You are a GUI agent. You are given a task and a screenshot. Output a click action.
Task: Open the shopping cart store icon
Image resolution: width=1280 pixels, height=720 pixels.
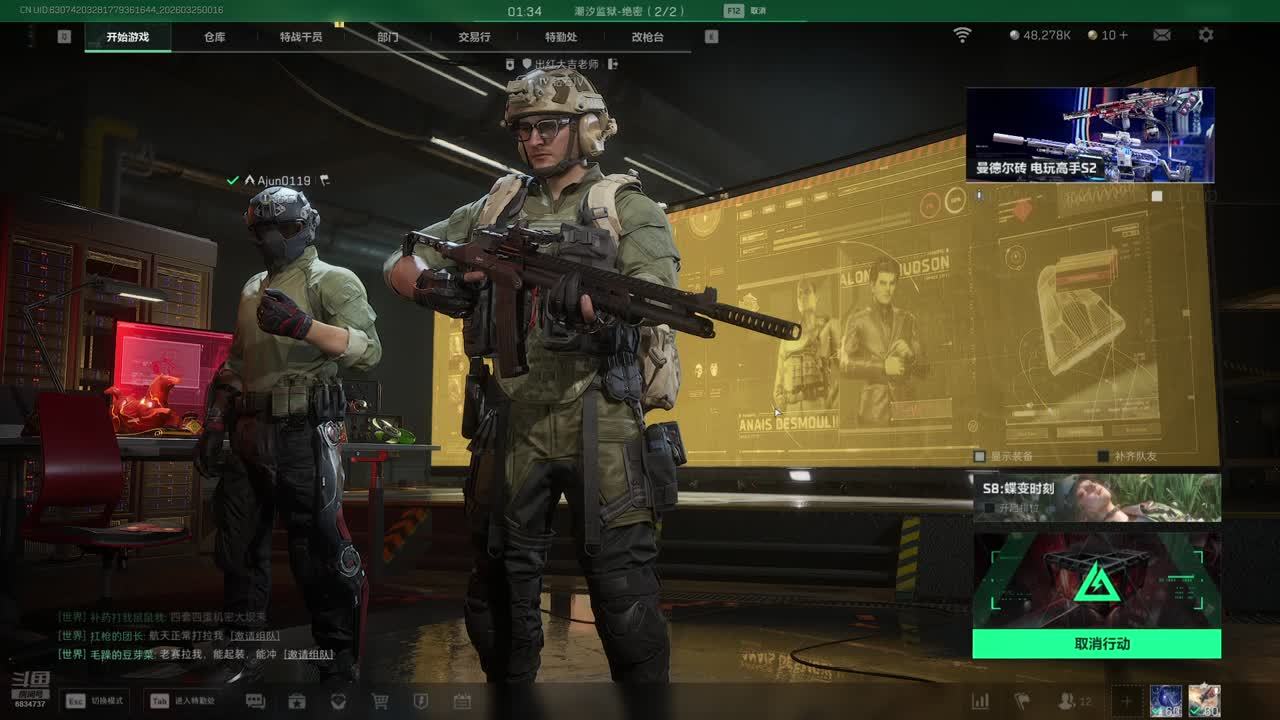click(380, 701)
